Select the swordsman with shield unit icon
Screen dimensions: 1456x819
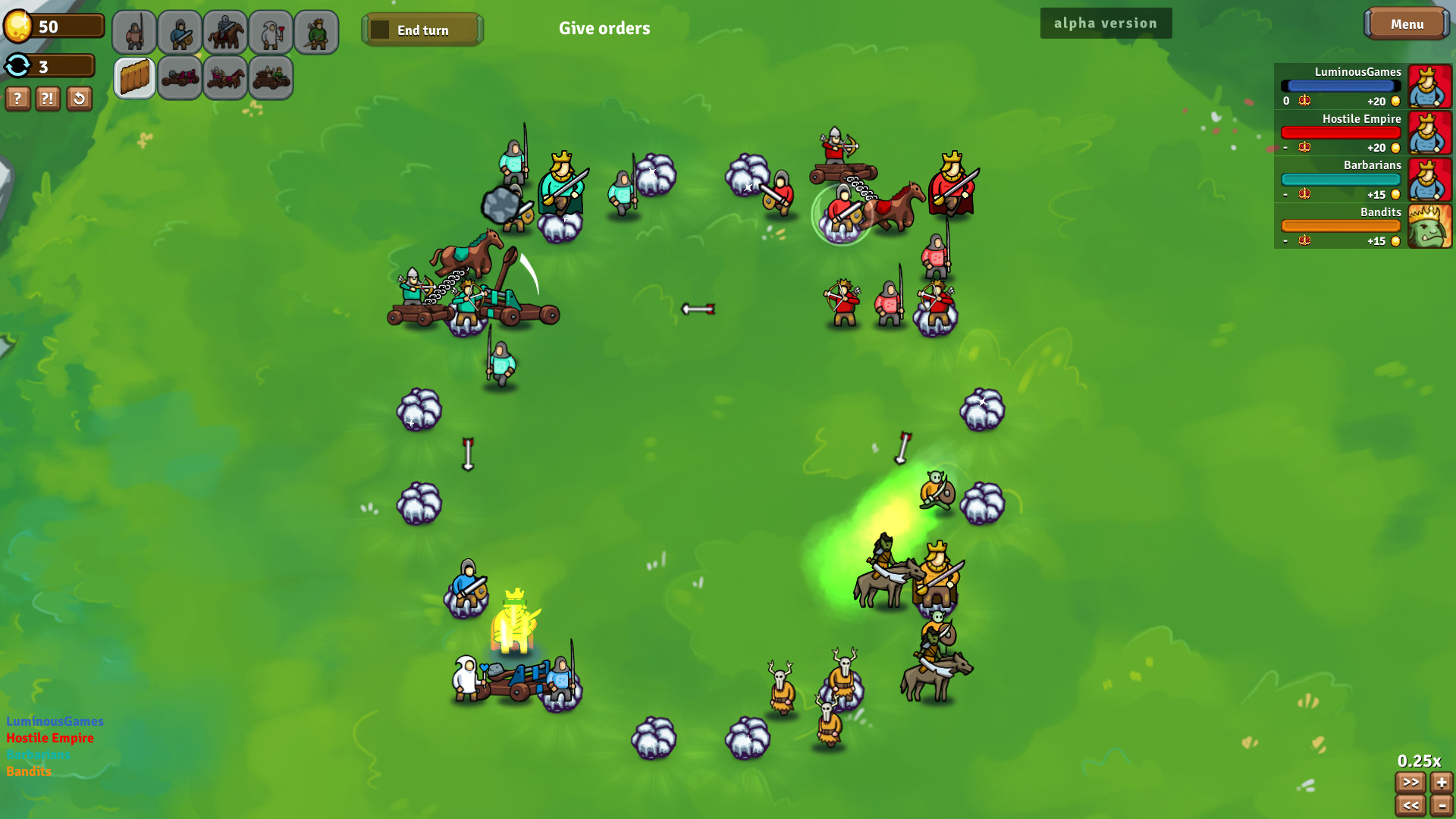pyautogui.click(x=180, y=32)
